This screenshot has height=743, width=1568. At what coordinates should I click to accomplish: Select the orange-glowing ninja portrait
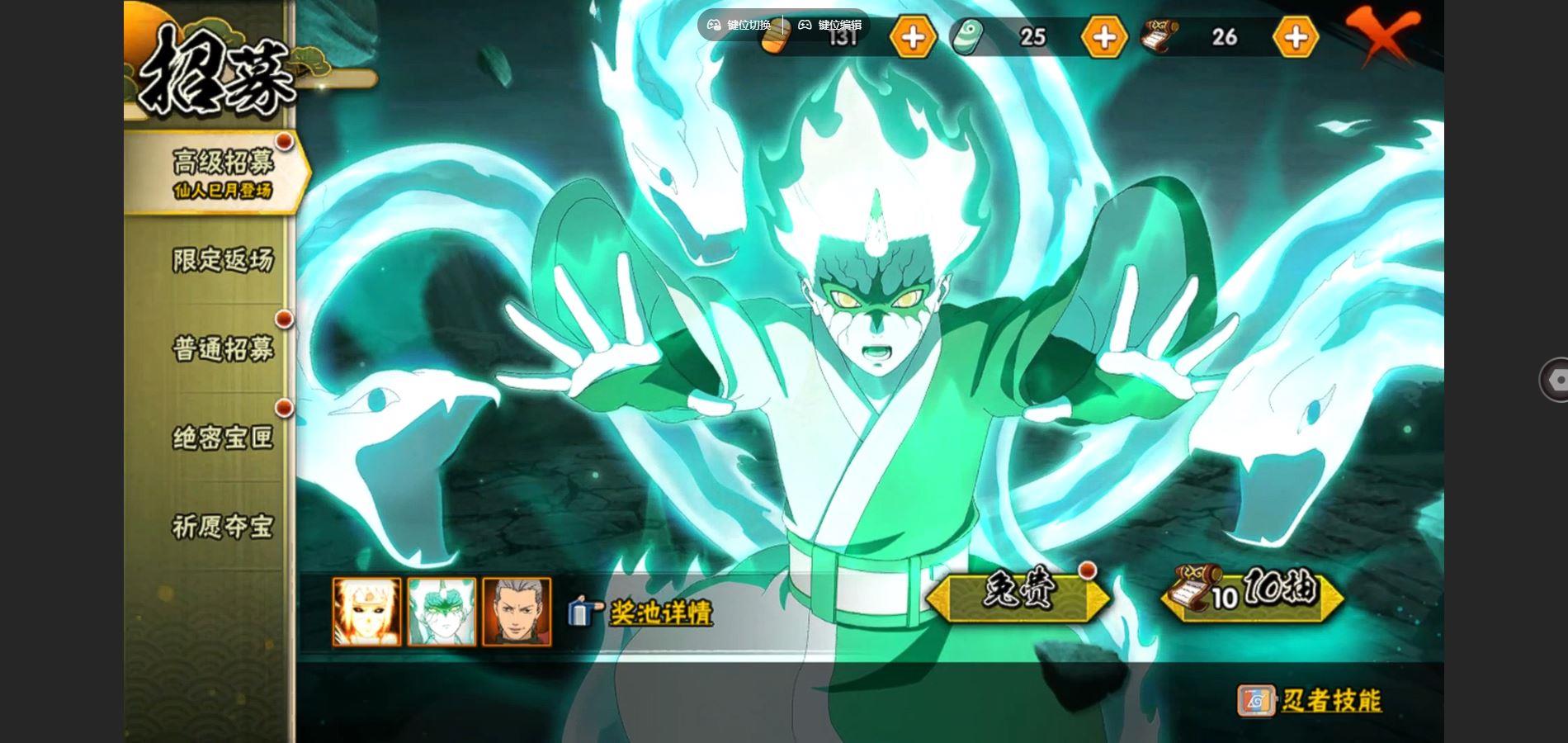(x=366, y=612)
